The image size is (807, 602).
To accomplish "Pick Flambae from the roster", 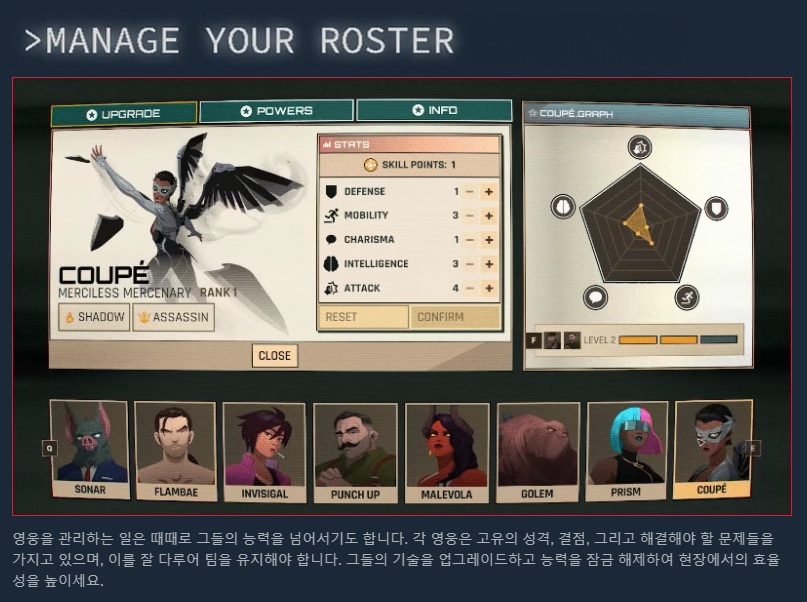I will click(175, 451).
